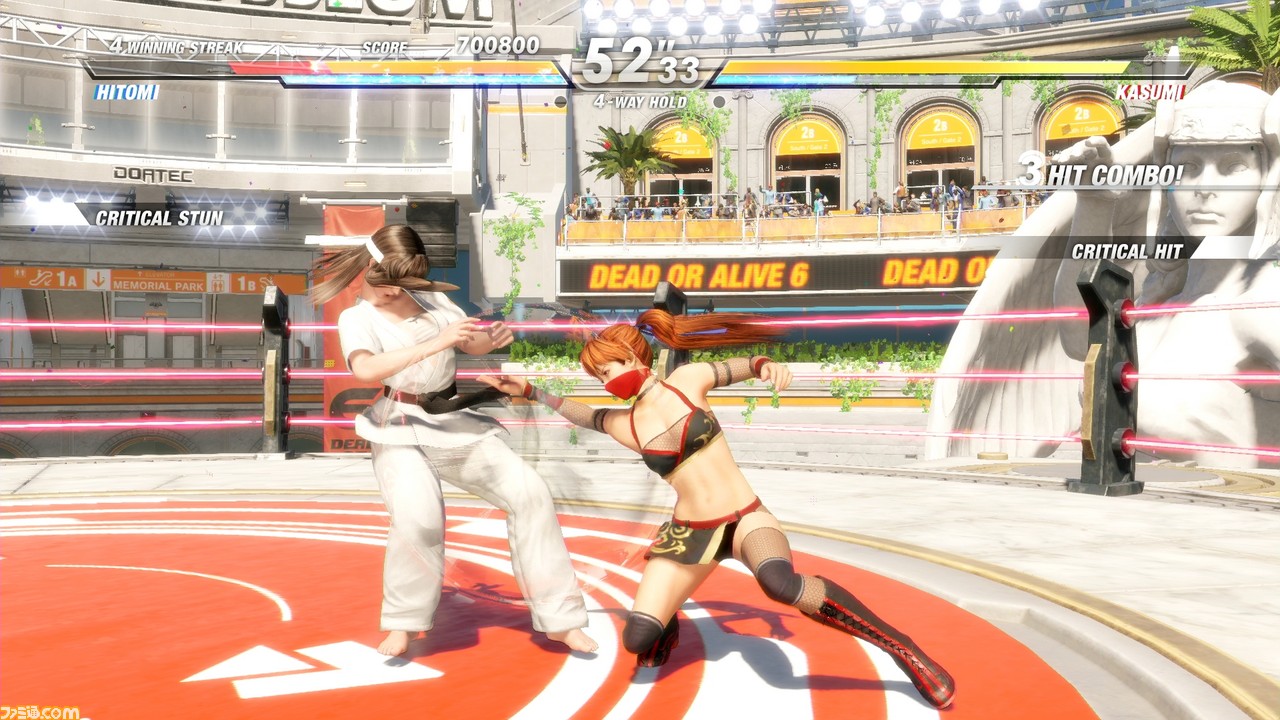The height and width of the screenshot is (720, 1280).
Task: Click the down arrow icon beside MEMORIAL PARK
Action: [98, 279]
